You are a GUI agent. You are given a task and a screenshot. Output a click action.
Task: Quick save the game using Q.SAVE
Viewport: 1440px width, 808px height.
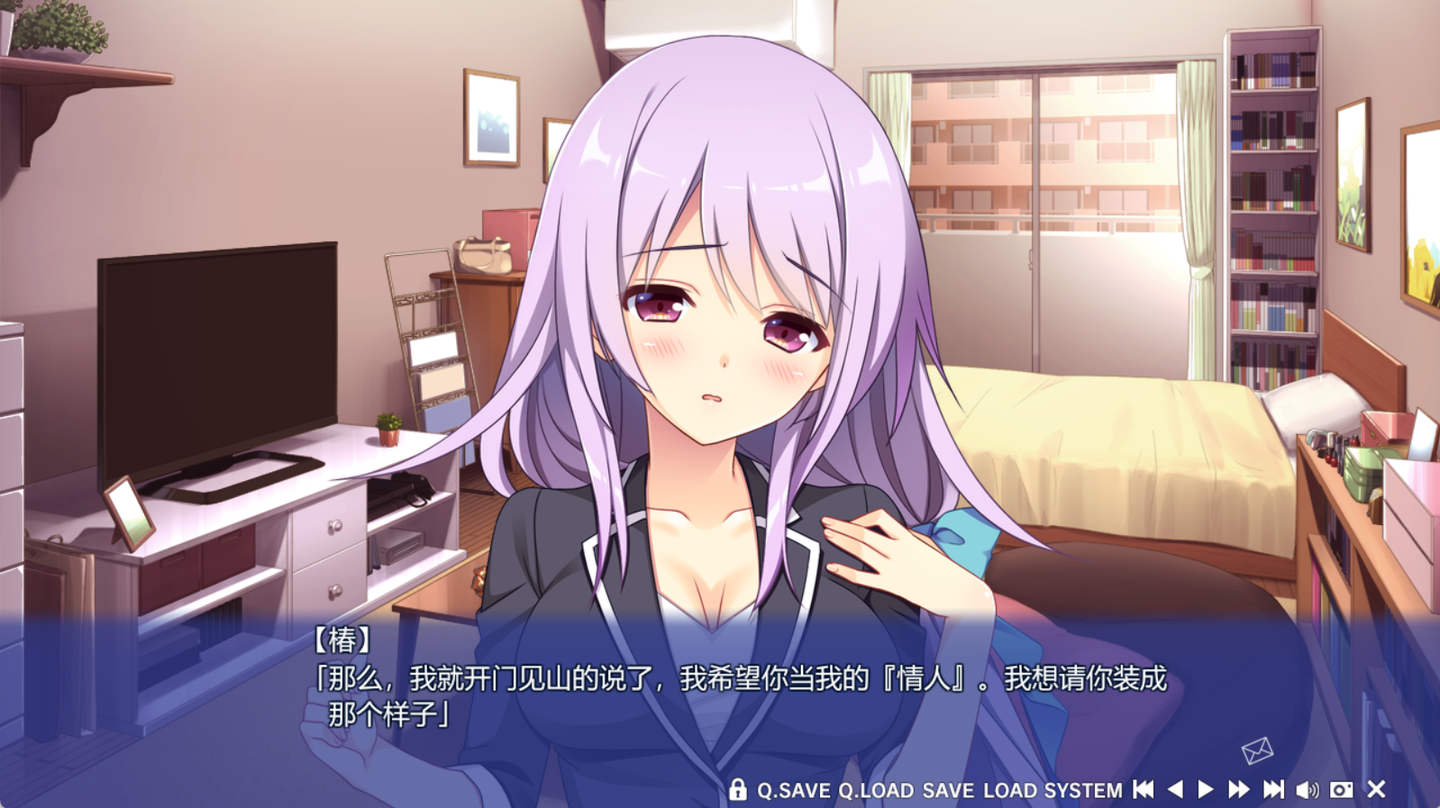click(x=795, y=790)
